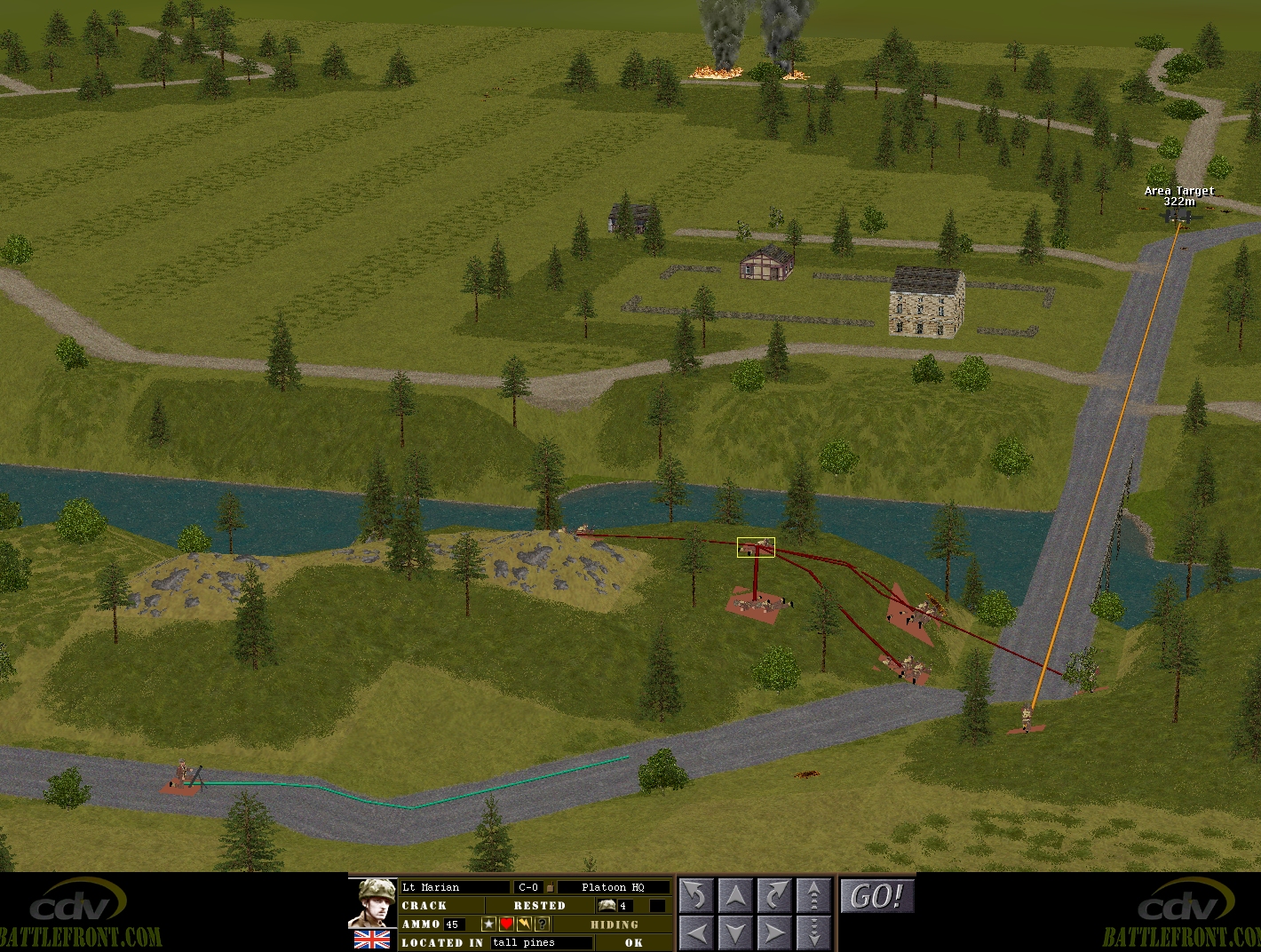Click the GO! button to end orders
Image resolution: width=1261 pixels, height=952 pixels.
tap(876, 896)
